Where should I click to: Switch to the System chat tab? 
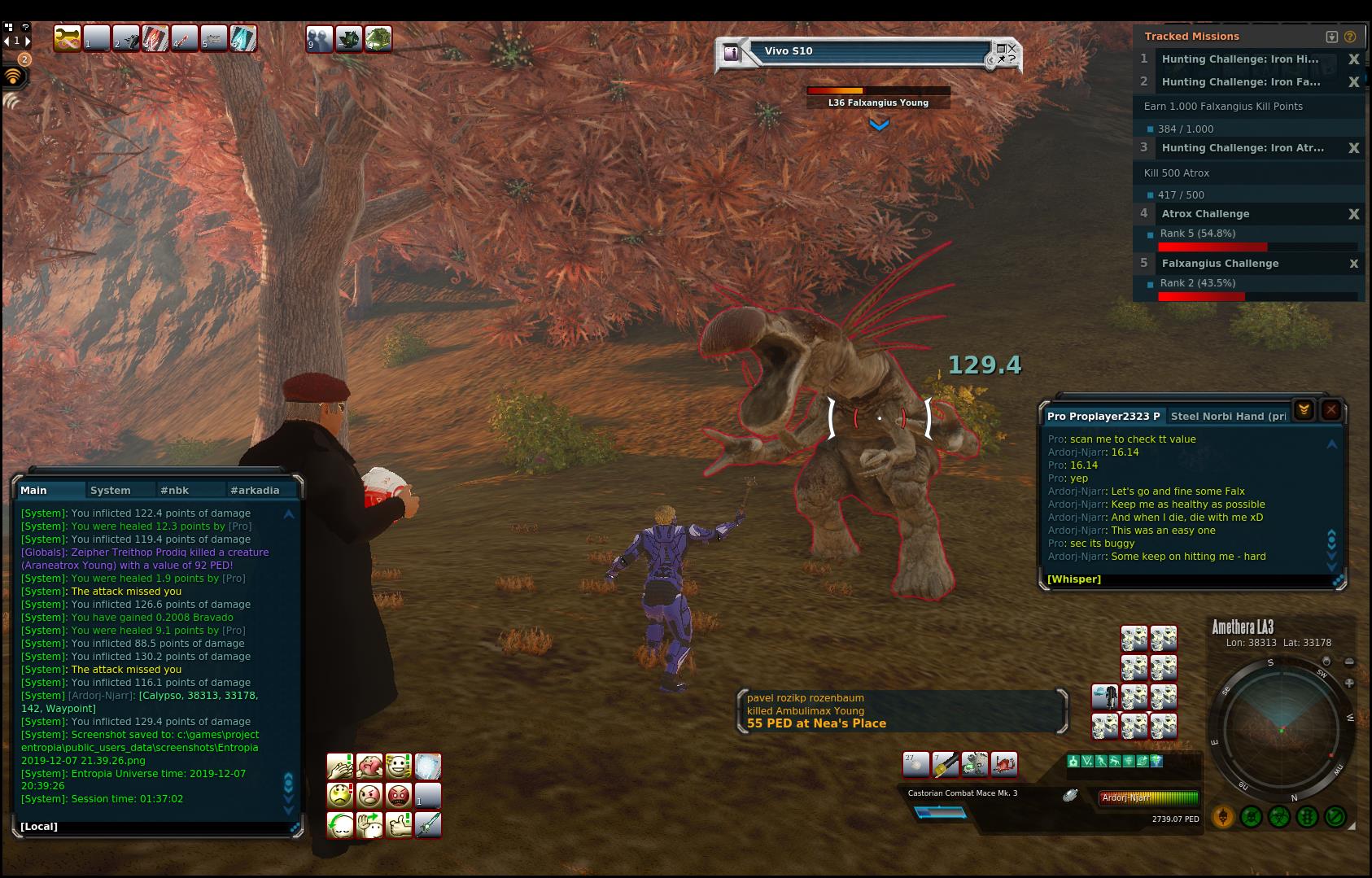[111, 490]
